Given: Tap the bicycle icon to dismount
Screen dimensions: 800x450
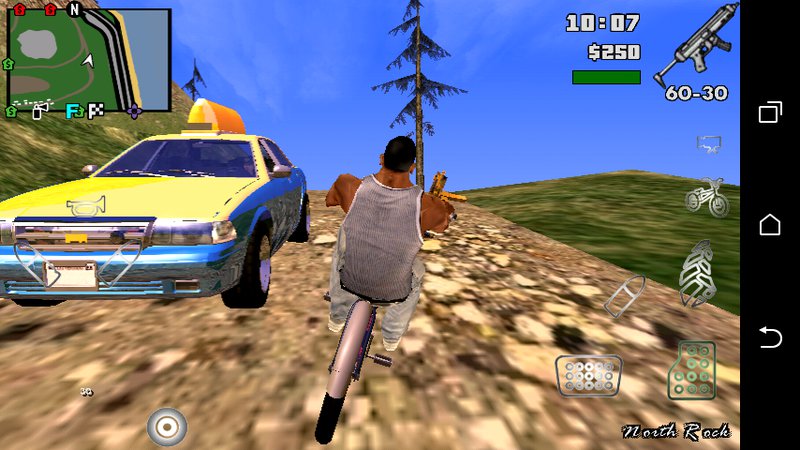Looking at the screenshot, I should (706, 196).
